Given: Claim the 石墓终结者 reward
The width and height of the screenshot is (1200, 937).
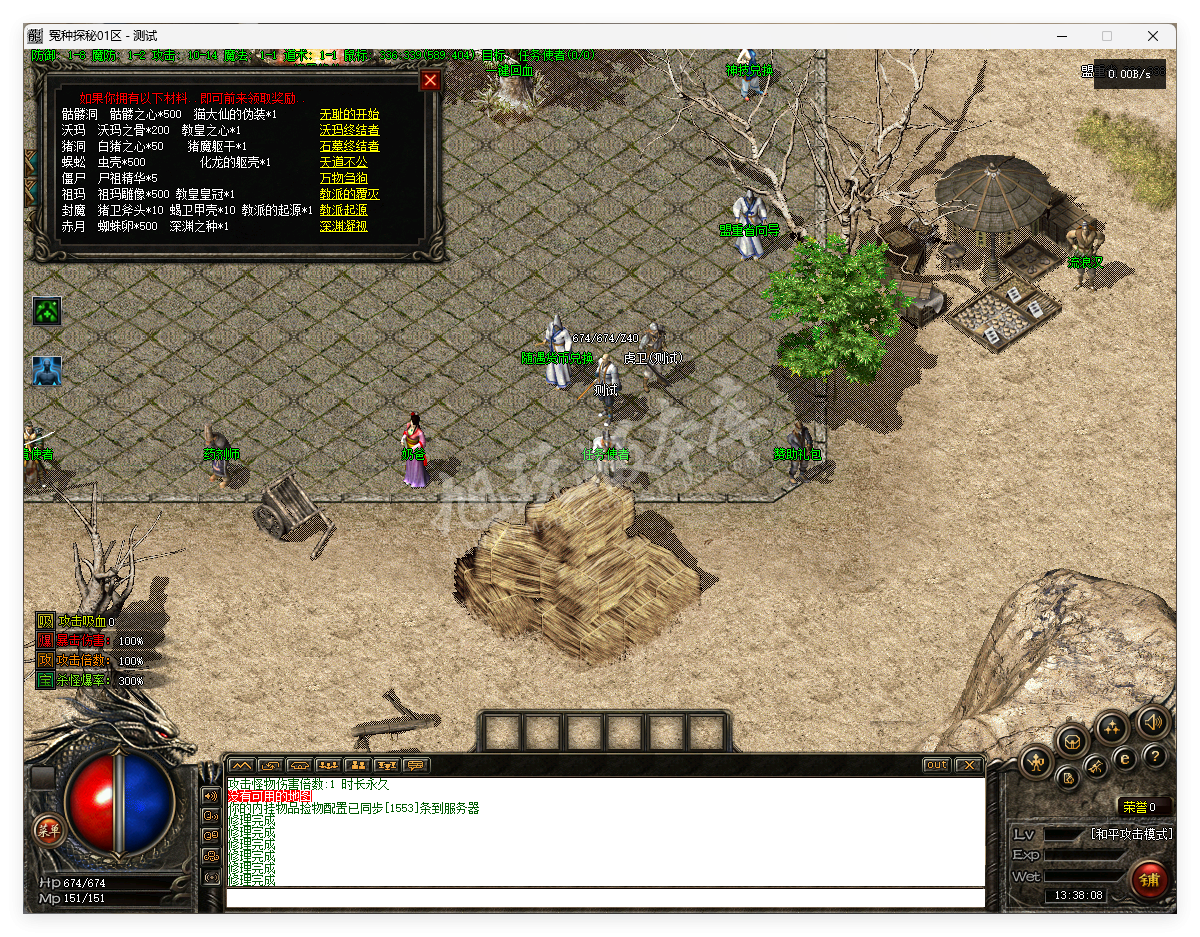Looking at the screenshot, I should [349, 147].
